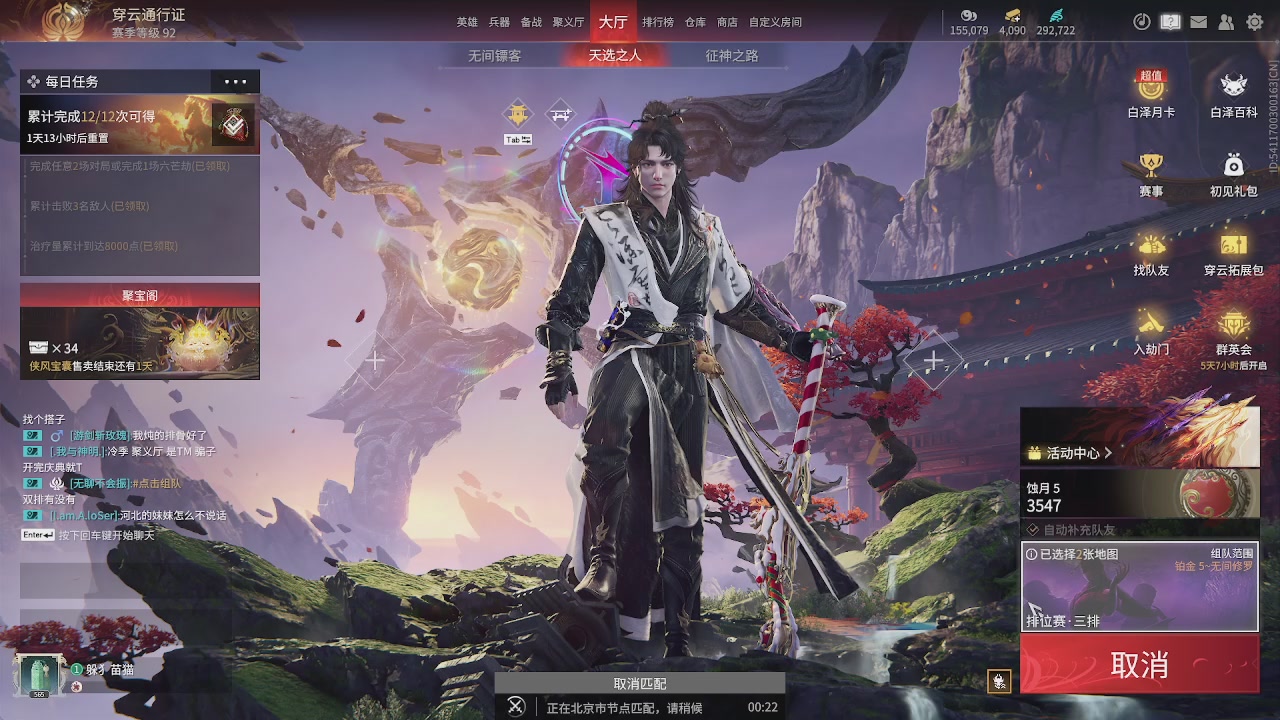
Task: Open the settings gear icon
Action: click(1256, 21)
